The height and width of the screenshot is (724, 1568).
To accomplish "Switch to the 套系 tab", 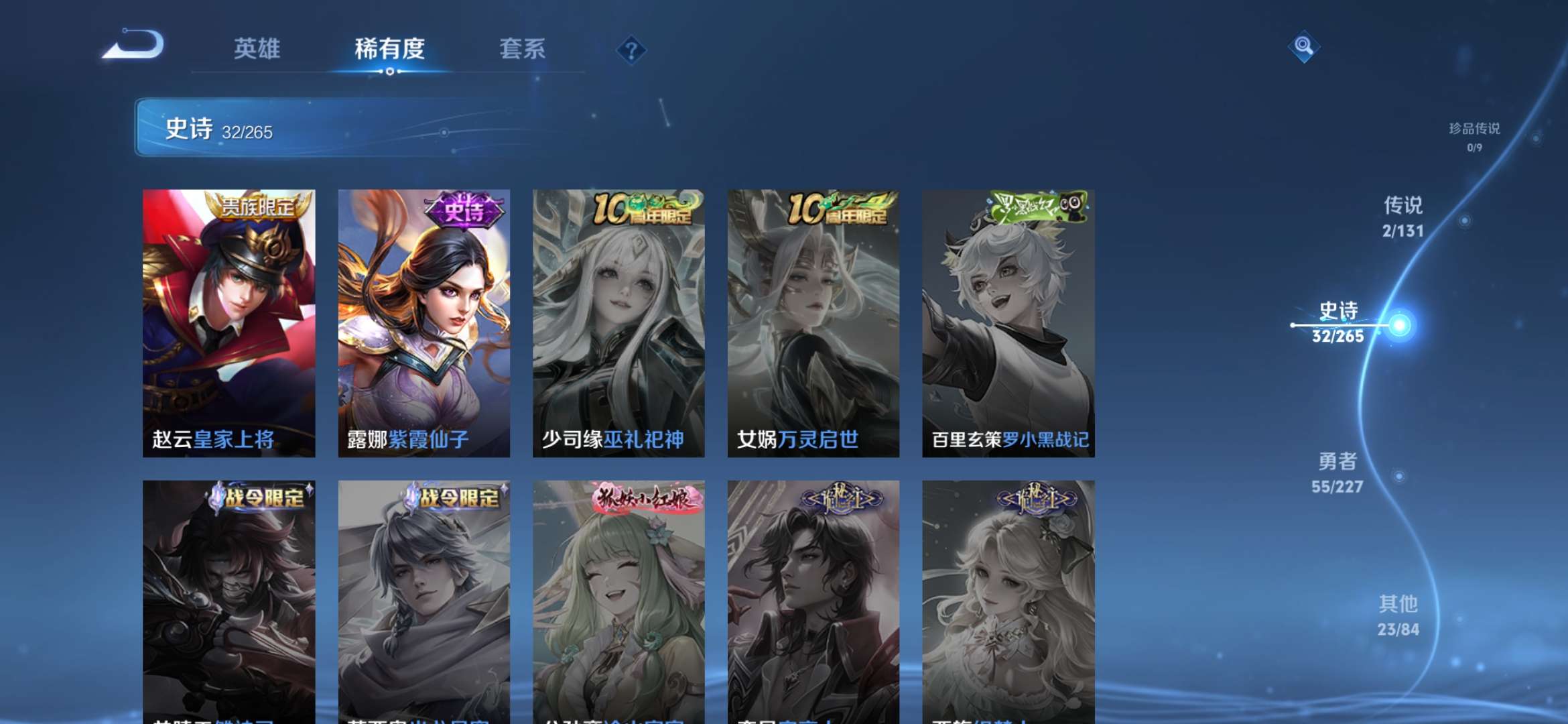I will pos(521,49).
